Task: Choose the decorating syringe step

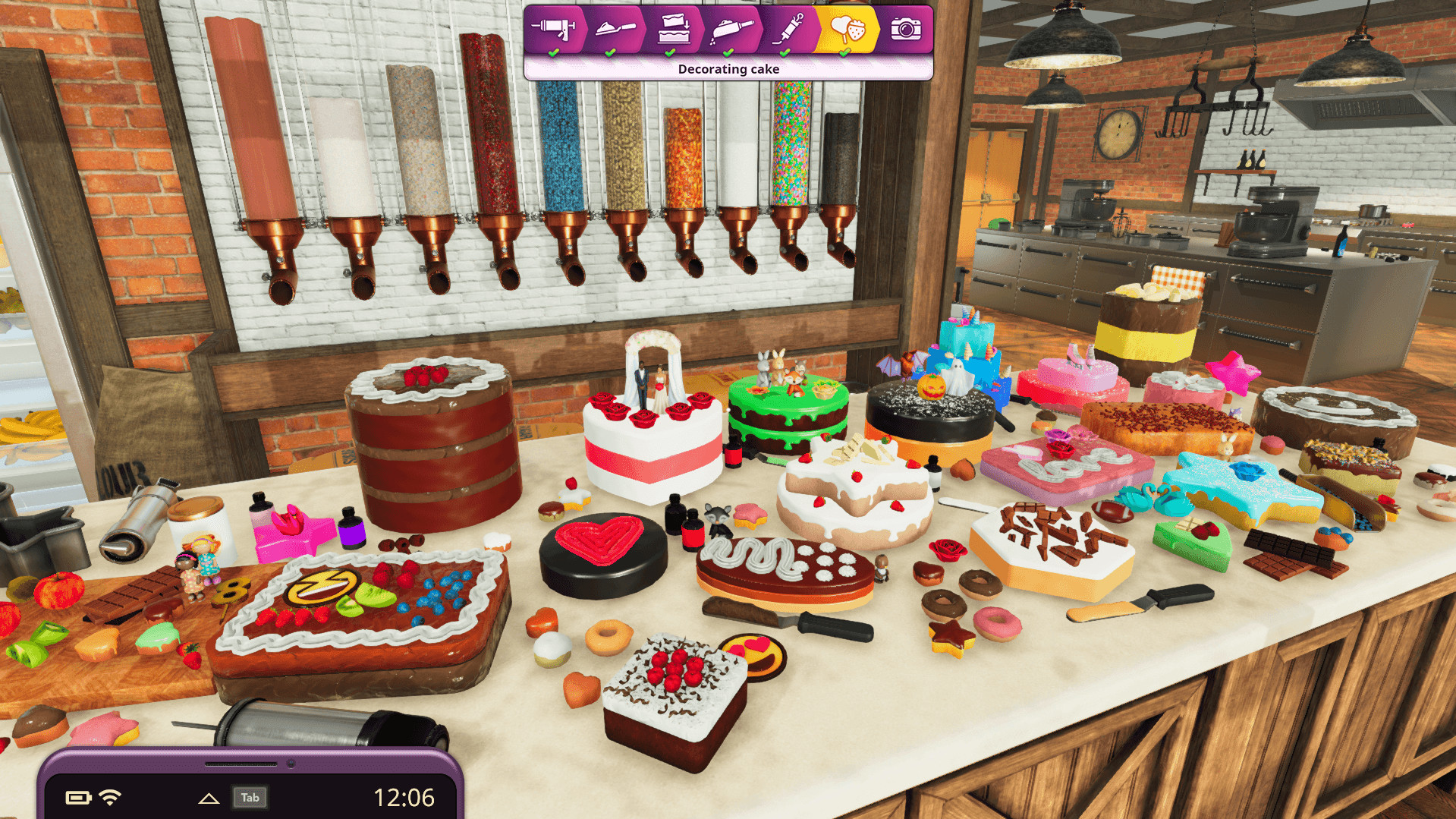Action: point(788,29)
